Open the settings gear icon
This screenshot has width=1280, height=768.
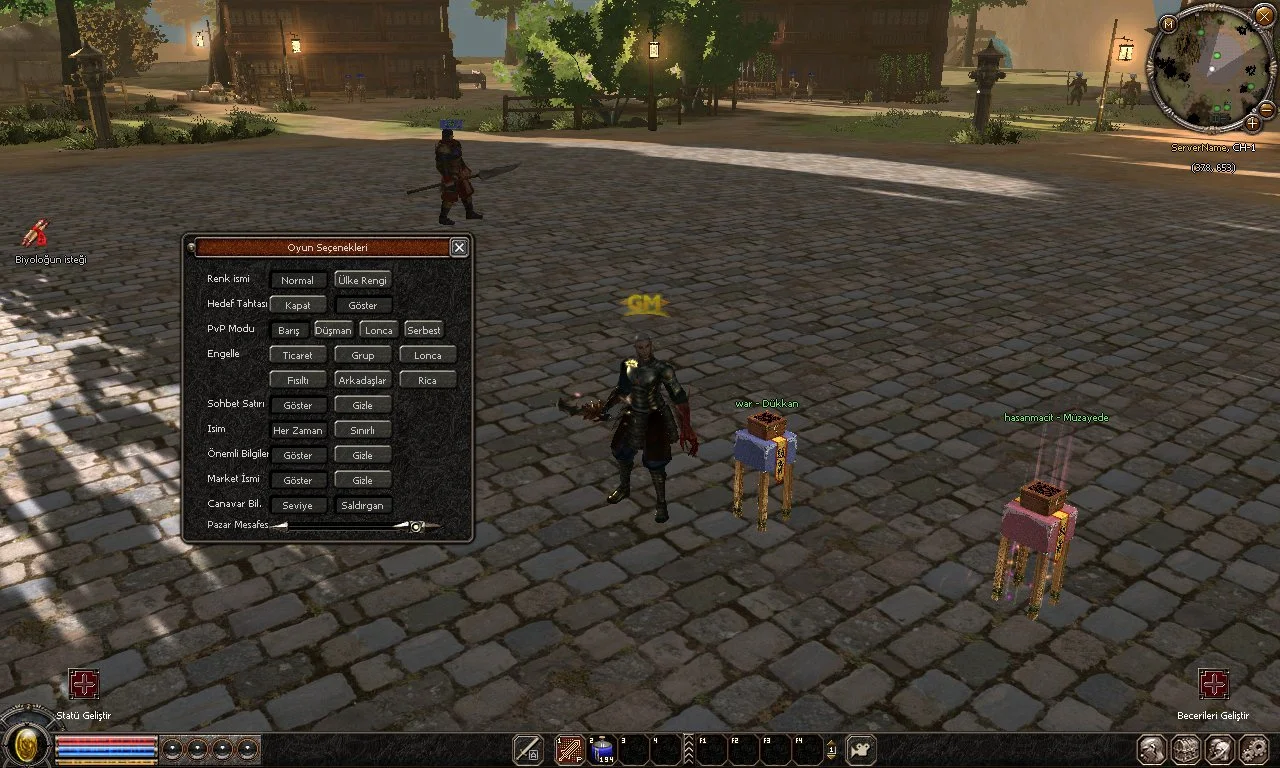[1253, 749]
